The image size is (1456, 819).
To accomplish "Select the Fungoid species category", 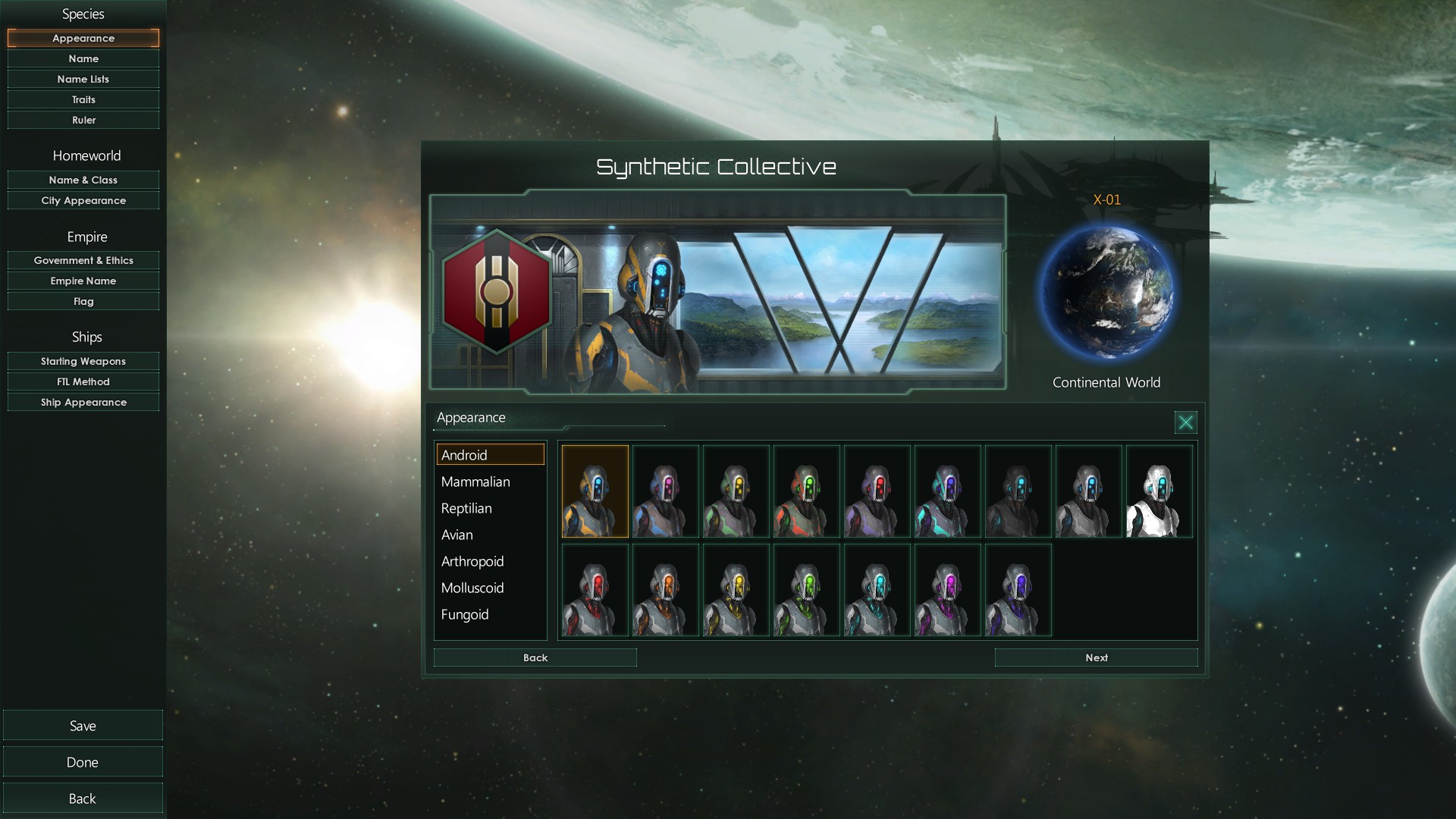I will pos(465,614).
